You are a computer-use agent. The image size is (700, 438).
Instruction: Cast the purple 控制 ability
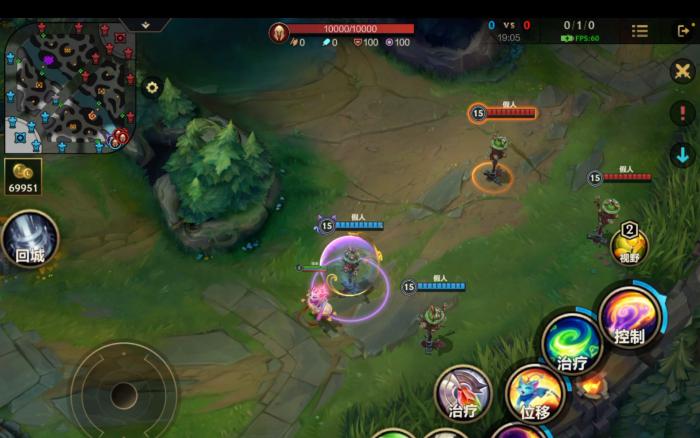[630, 318]
